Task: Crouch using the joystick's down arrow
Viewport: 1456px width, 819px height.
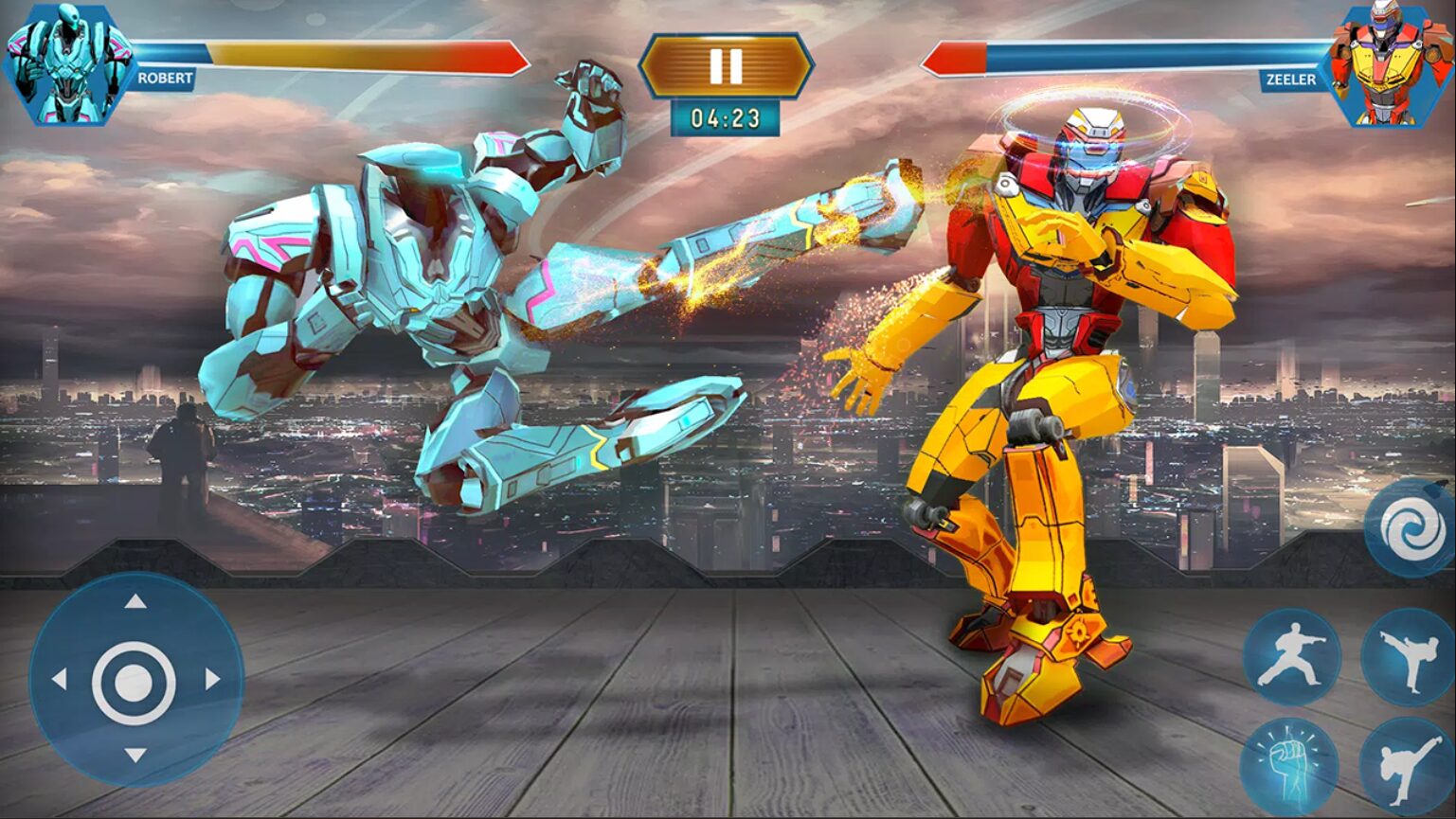Action: pyautogui.click(x=135, y=755)
